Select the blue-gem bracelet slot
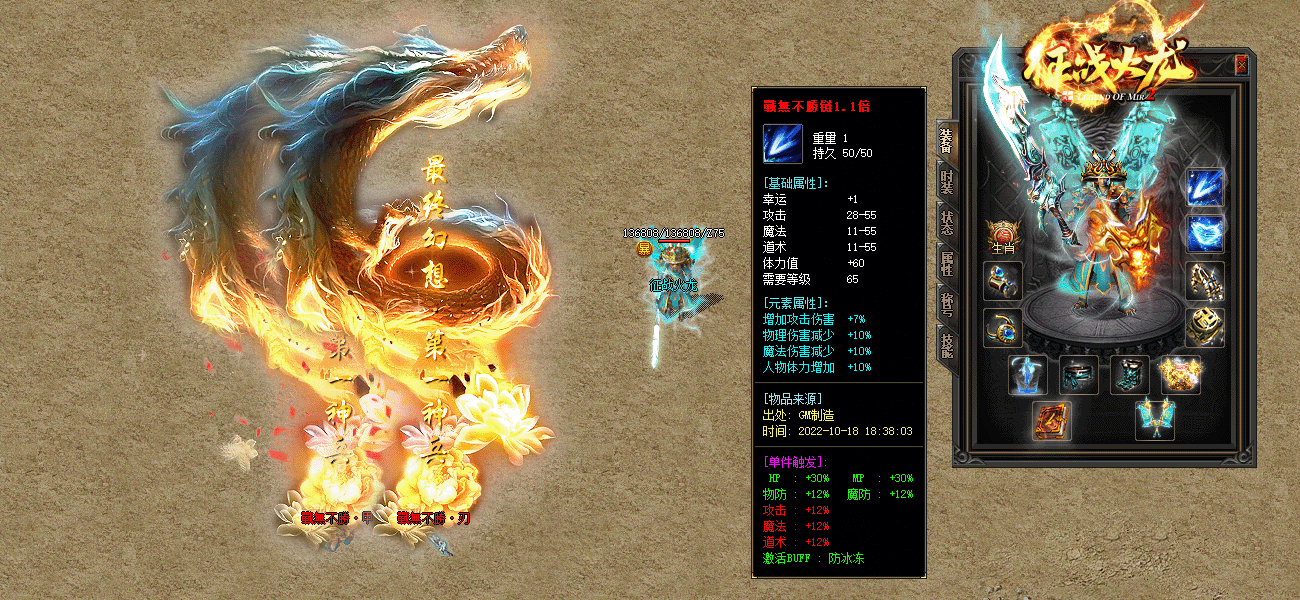The width and height of the screenshot is (1300, 600). (1002, 281)
